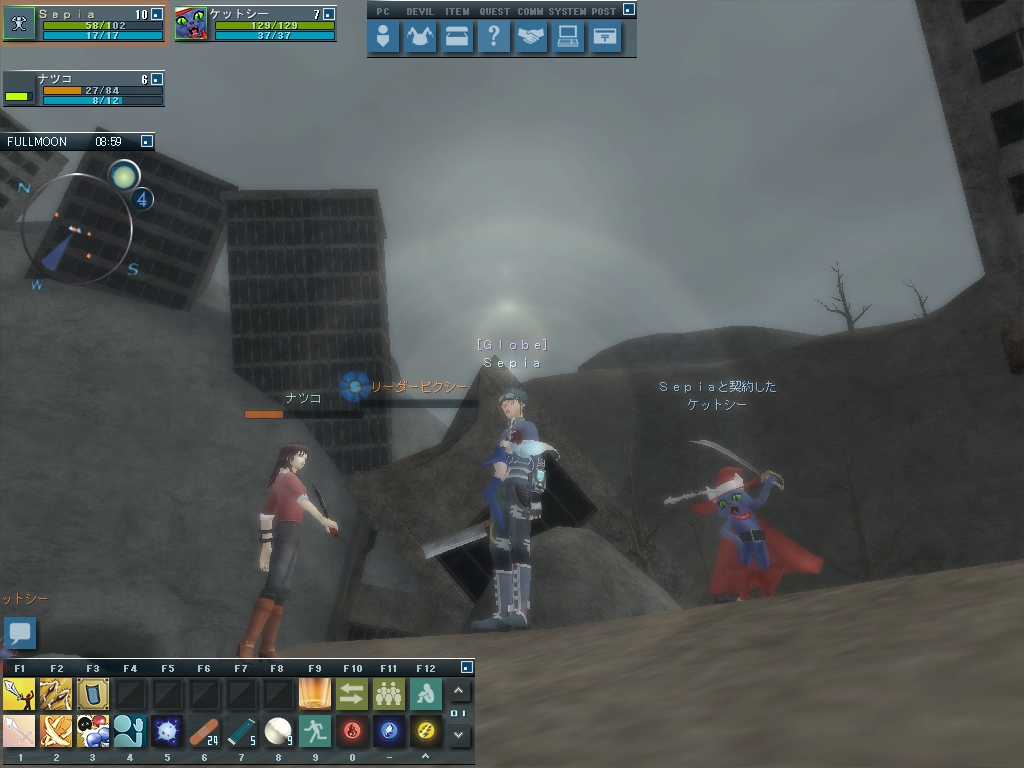Image resolution: width=1024 pixels, height=768 pixels.
Task: Switch hotbar page with the up arrow
Action: tap(458, 691)
